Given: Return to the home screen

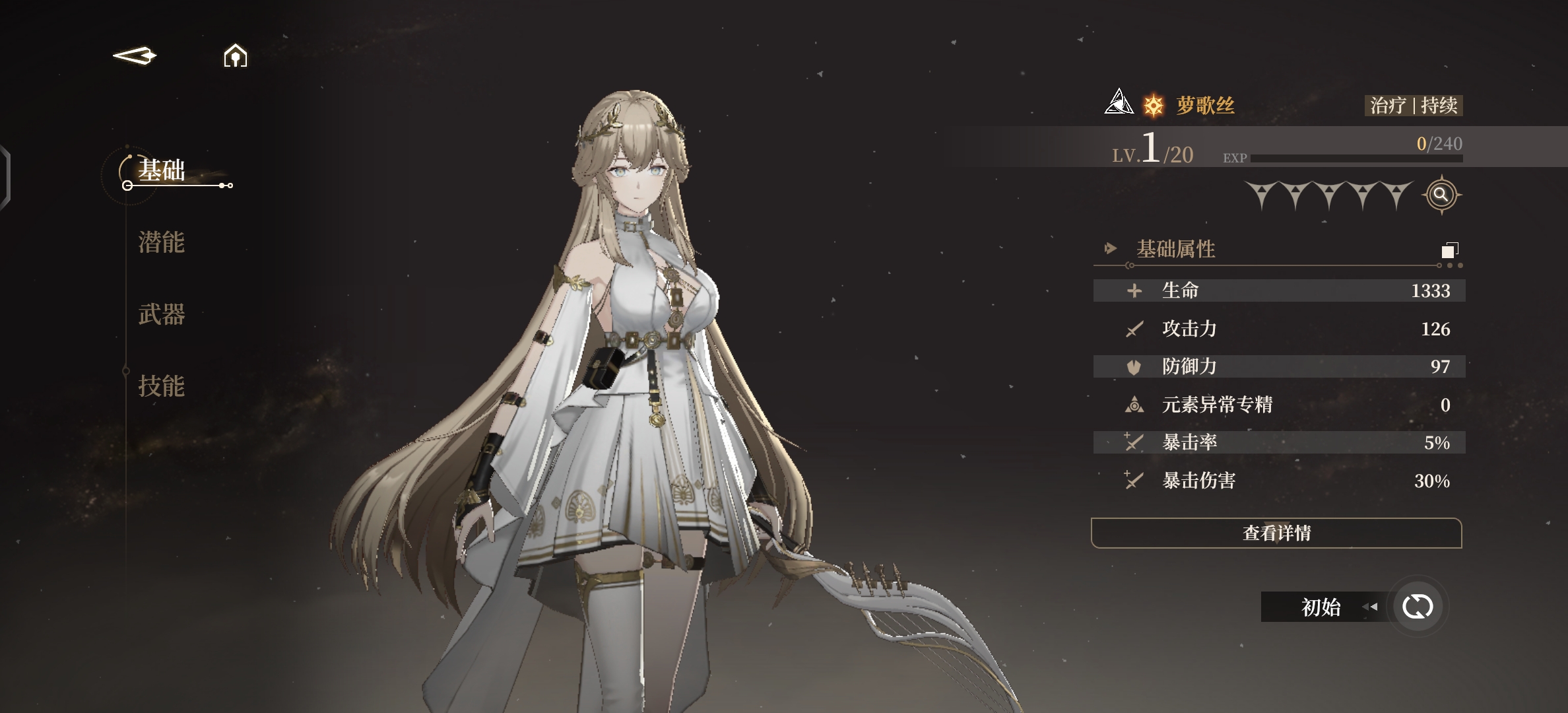Looking at the screenshot, I should point(235,56).
